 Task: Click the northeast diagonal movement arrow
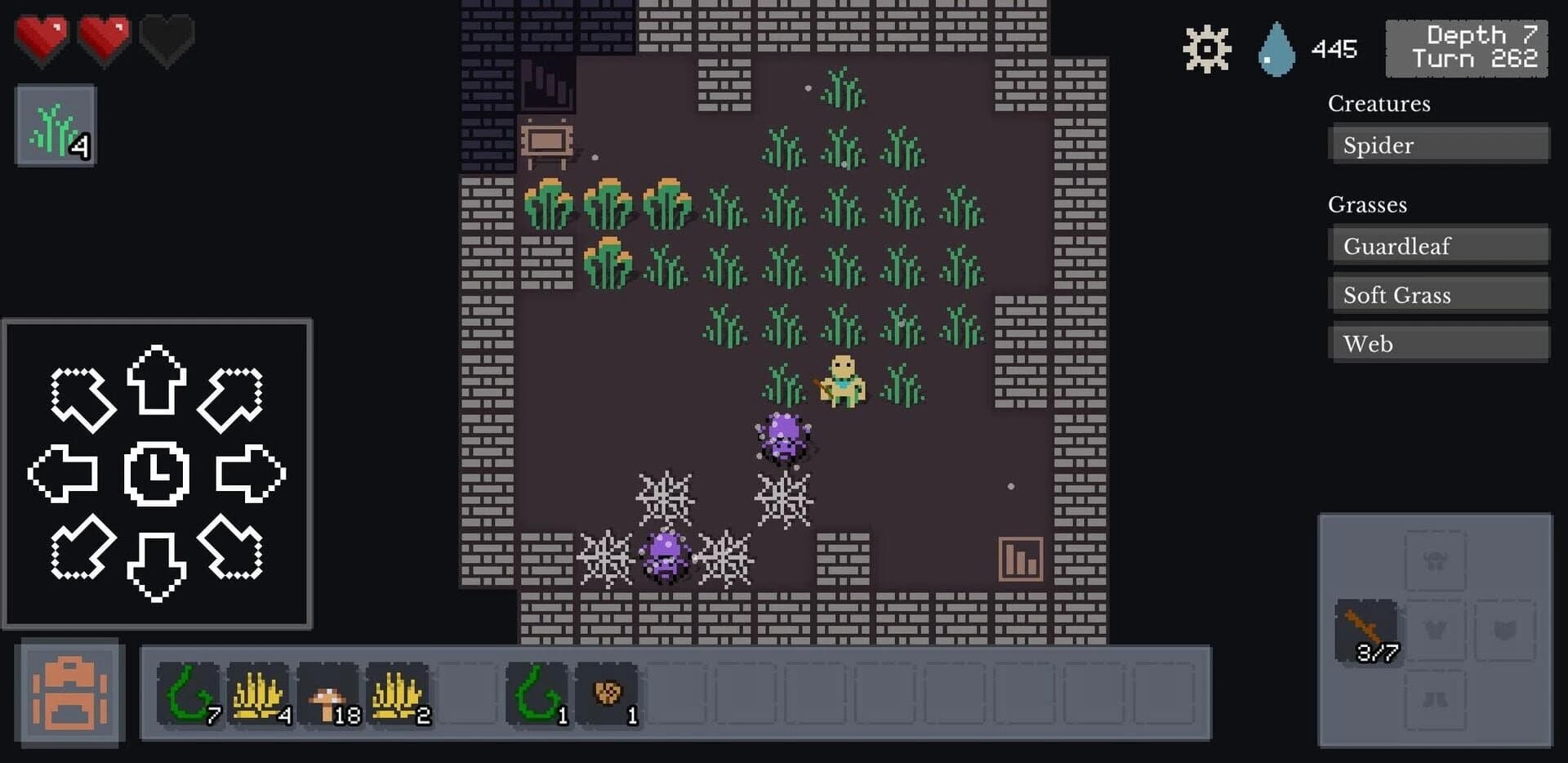[234, 393]
